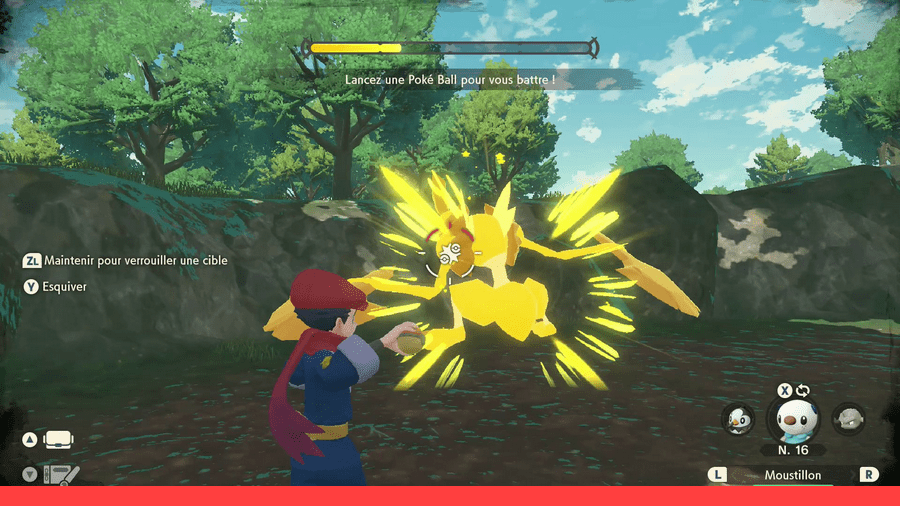This screenshot has height=506, width=900.
Task: Open the satchel bag icon
Action: click(x=59, y=440)
